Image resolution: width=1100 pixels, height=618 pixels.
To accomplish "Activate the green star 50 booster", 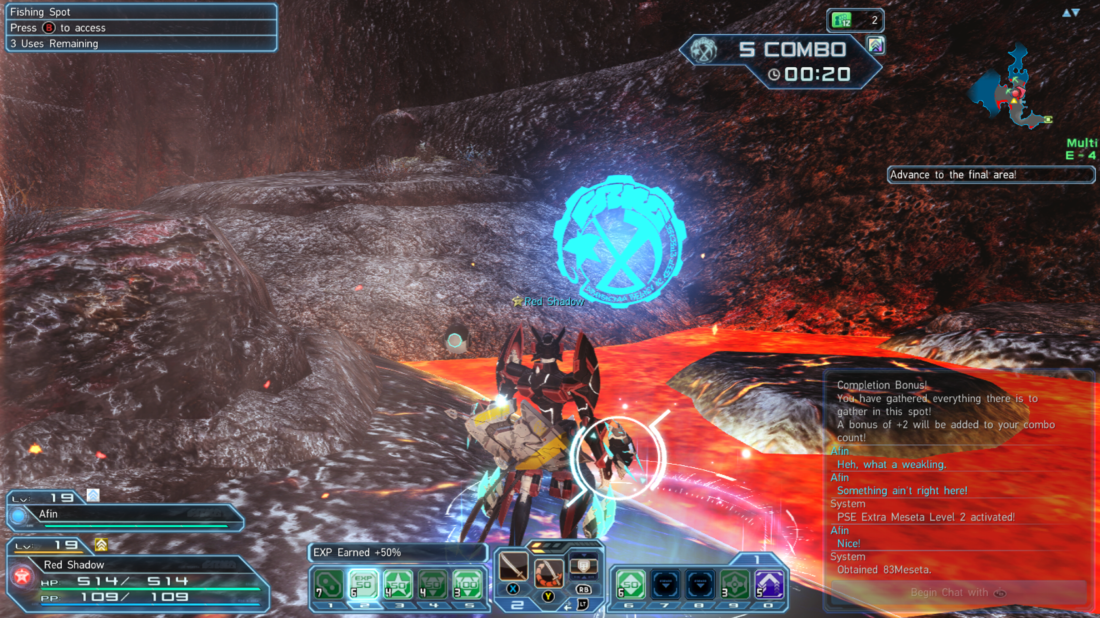I will click(398, 584).
